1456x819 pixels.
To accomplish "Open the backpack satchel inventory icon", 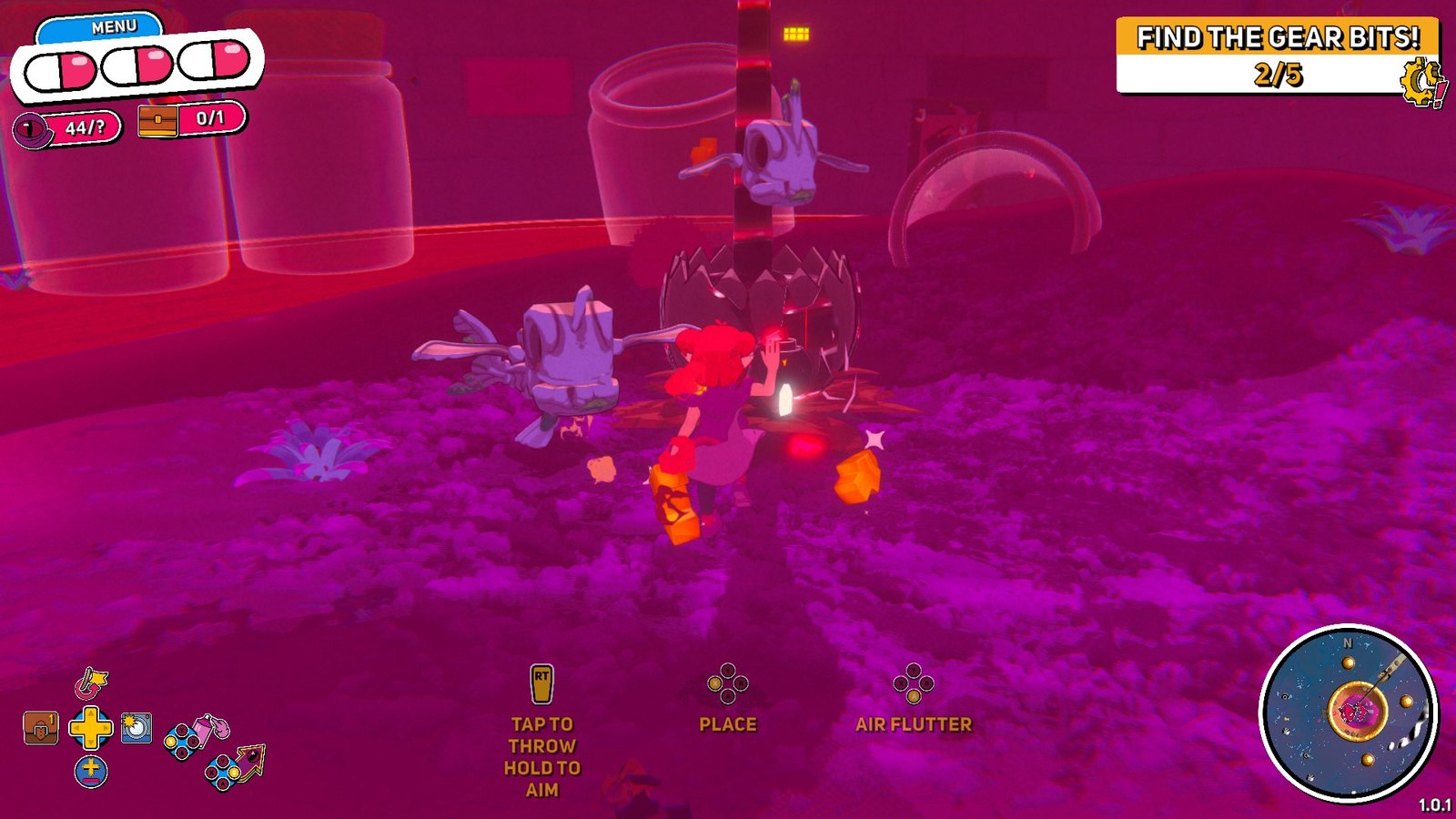I will [x=40, y=727].
